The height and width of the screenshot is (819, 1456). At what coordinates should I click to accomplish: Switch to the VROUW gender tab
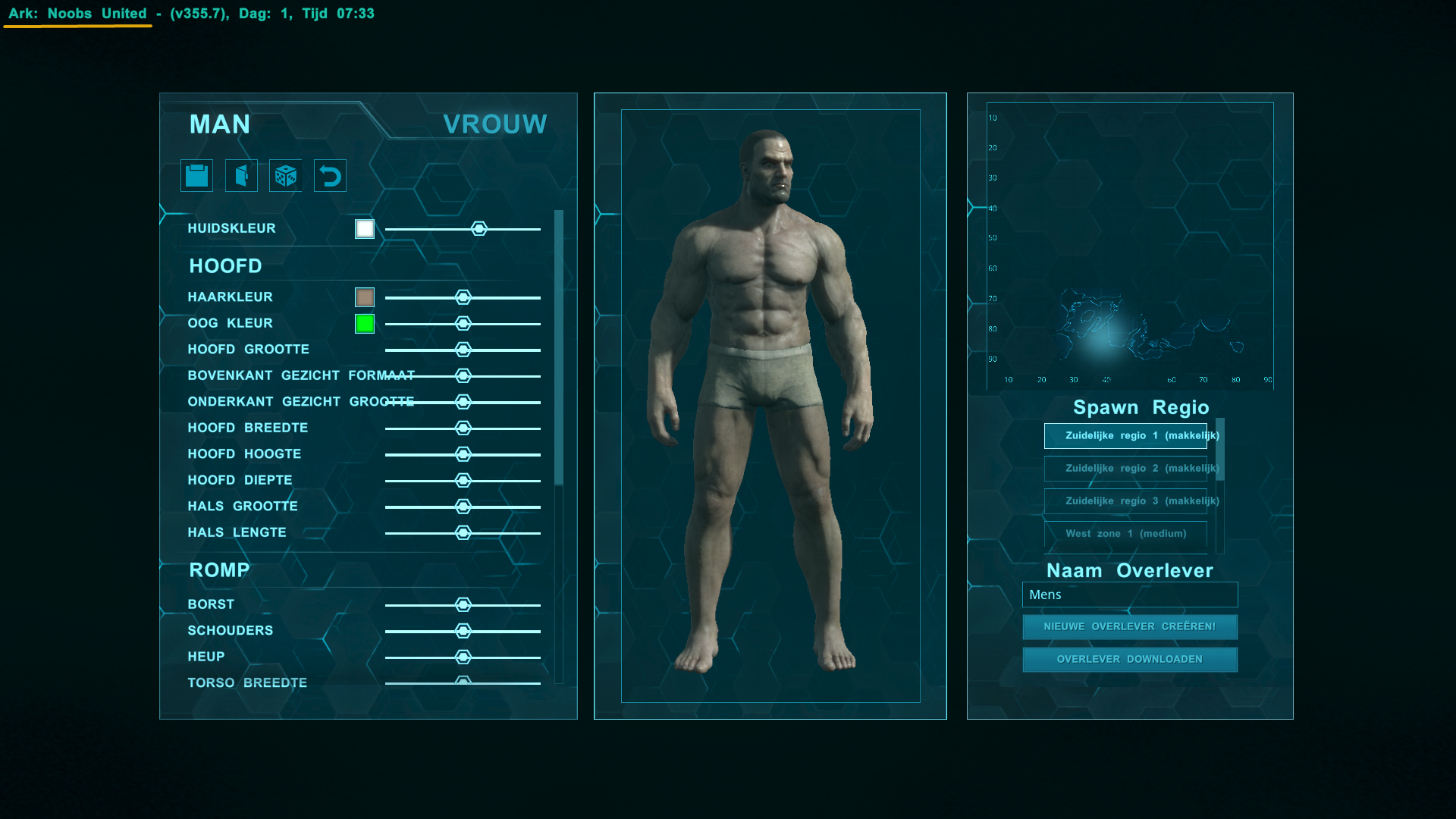(x=494, y=124)
